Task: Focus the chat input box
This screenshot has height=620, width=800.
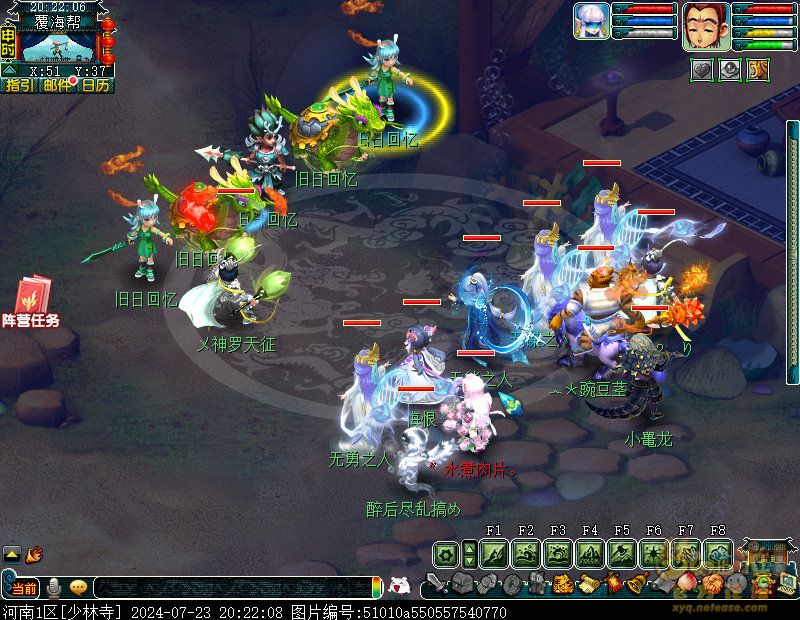Action: pyautogui.click(x=230, y=588)
